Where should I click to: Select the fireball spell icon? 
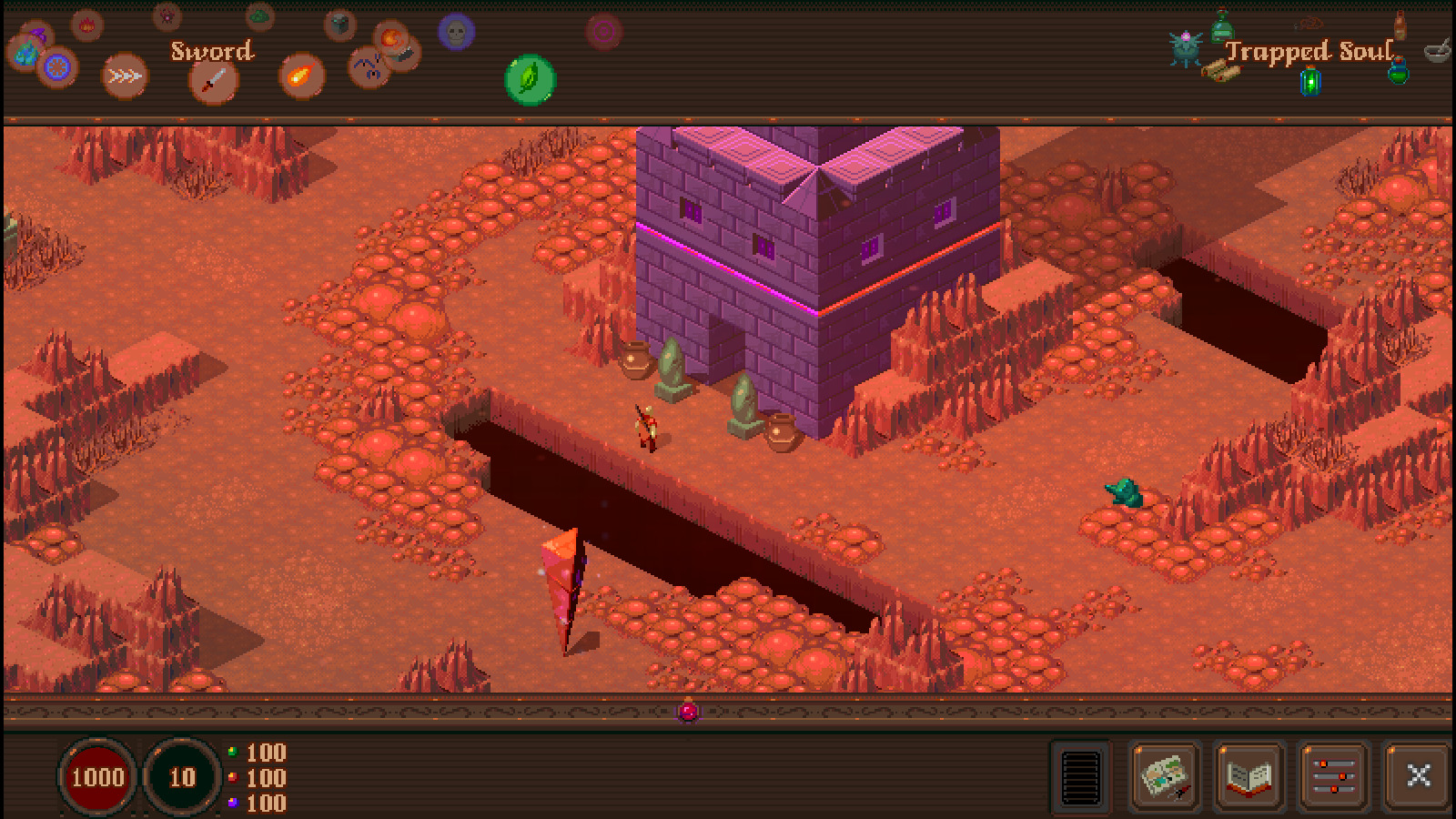pyautogui.click(x=302, y=77)
